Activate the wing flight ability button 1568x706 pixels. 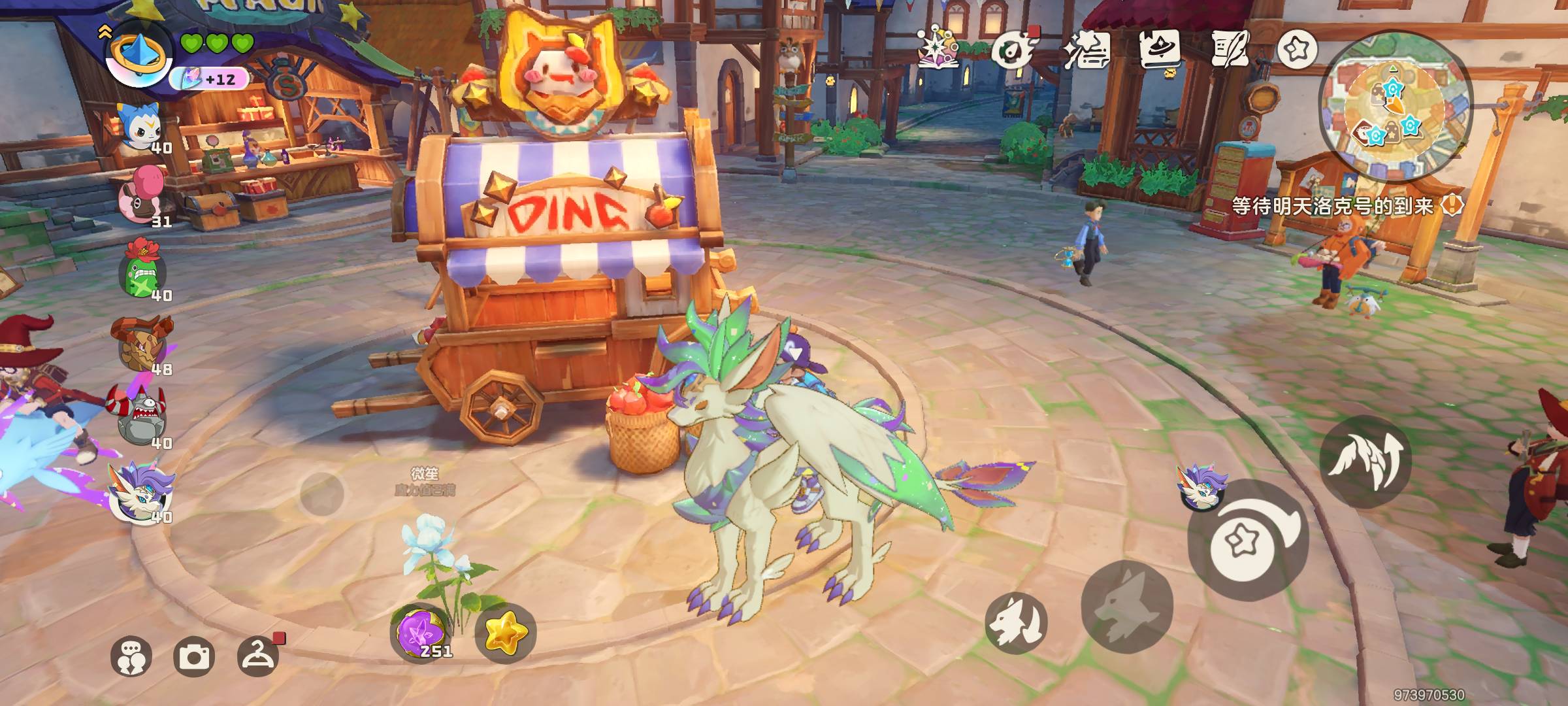tap(1364, 460)
